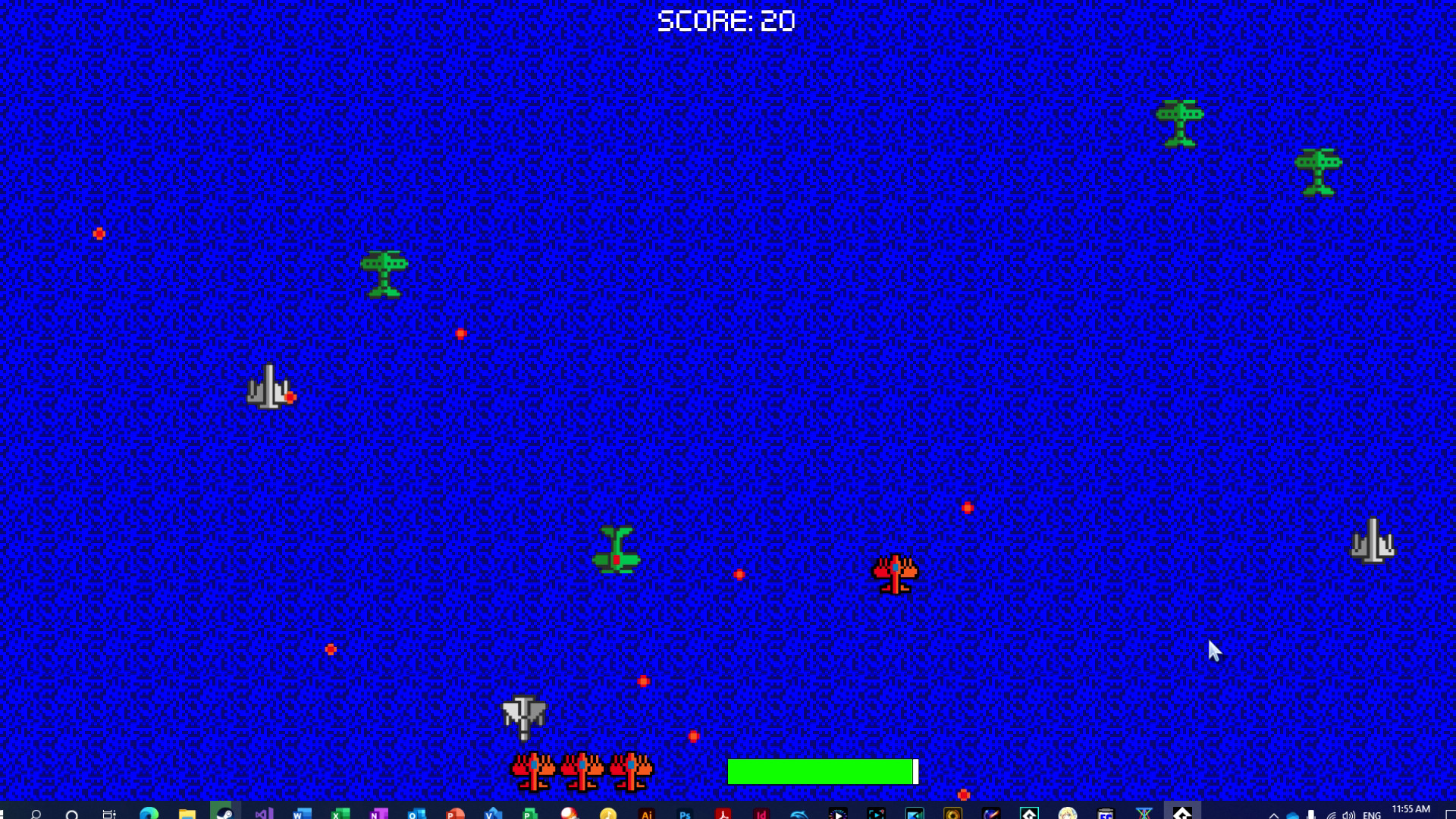
Task: Open the clock and calendar flyout
Action: 1411,811
